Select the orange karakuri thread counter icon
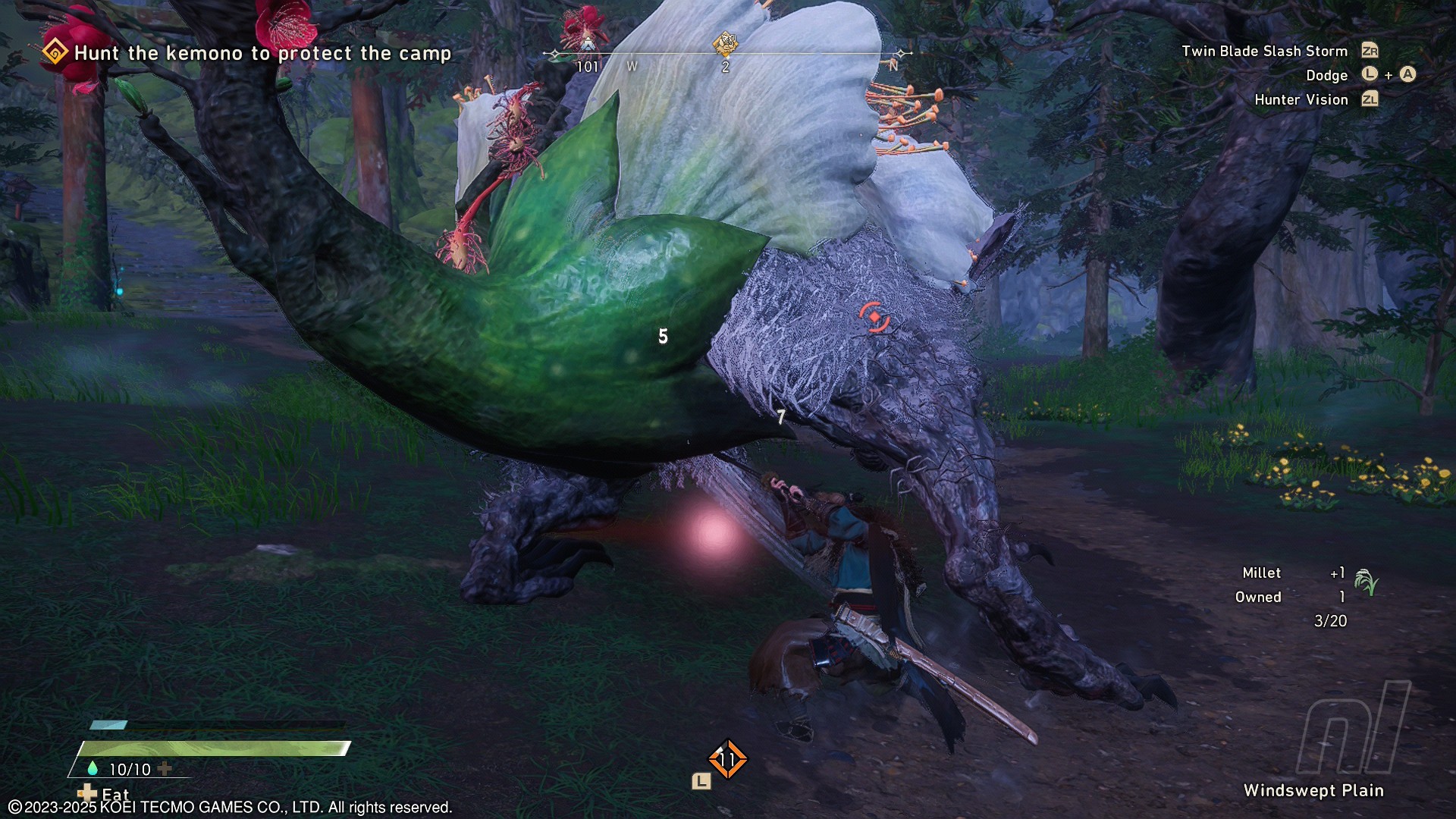This screenshot has width=1456, height=819. [727, 759]
